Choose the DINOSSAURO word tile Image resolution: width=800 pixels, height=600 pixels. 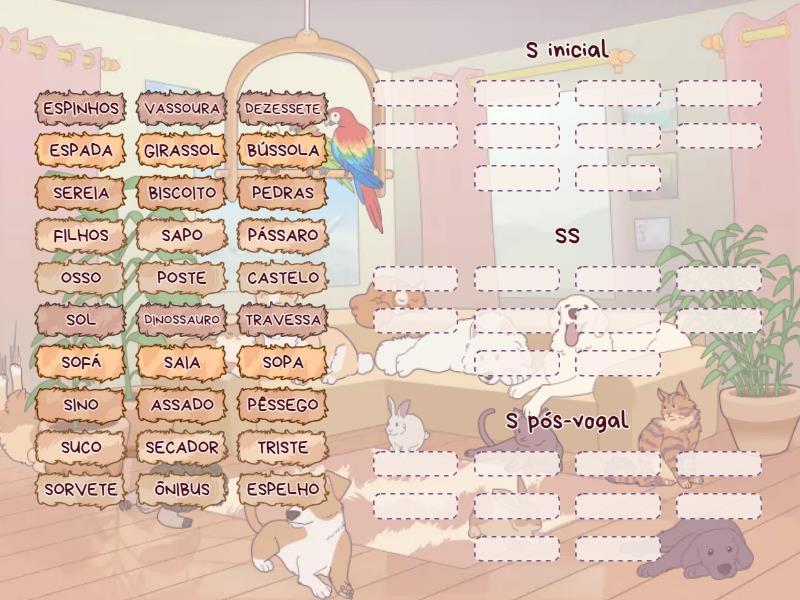tap(182, 320)
